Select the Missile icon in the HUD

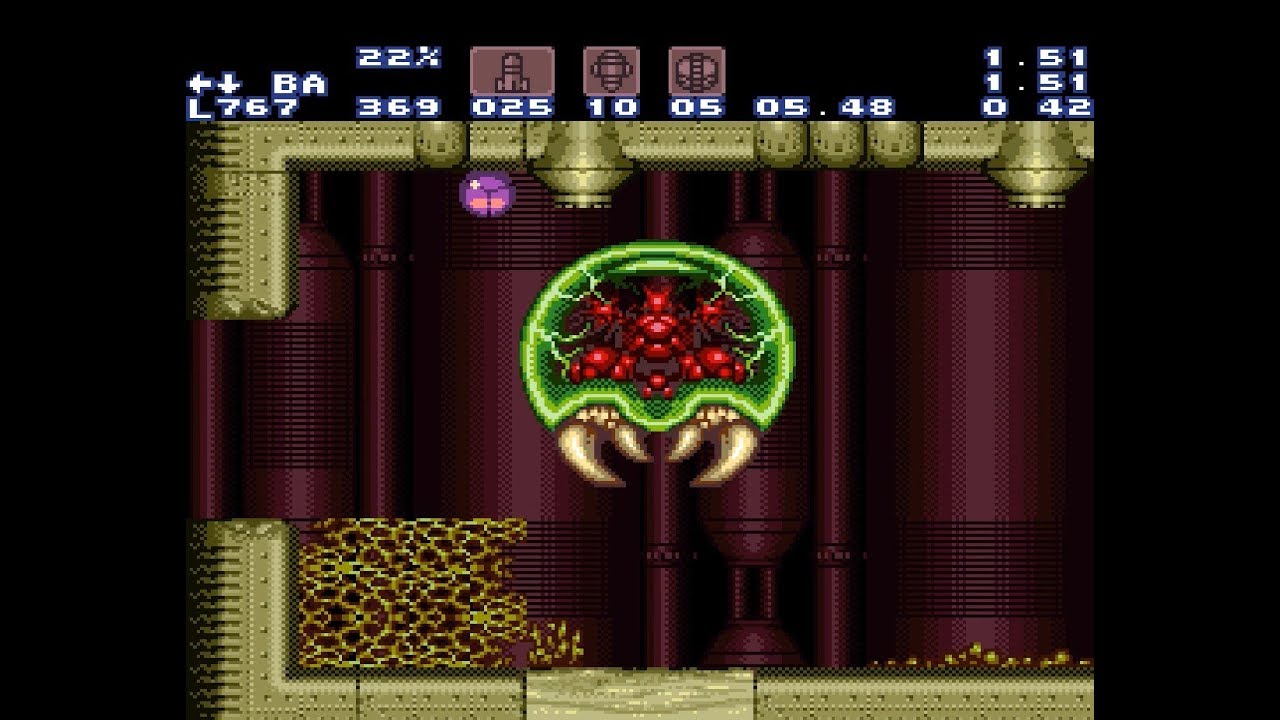[x=511, y=69]
